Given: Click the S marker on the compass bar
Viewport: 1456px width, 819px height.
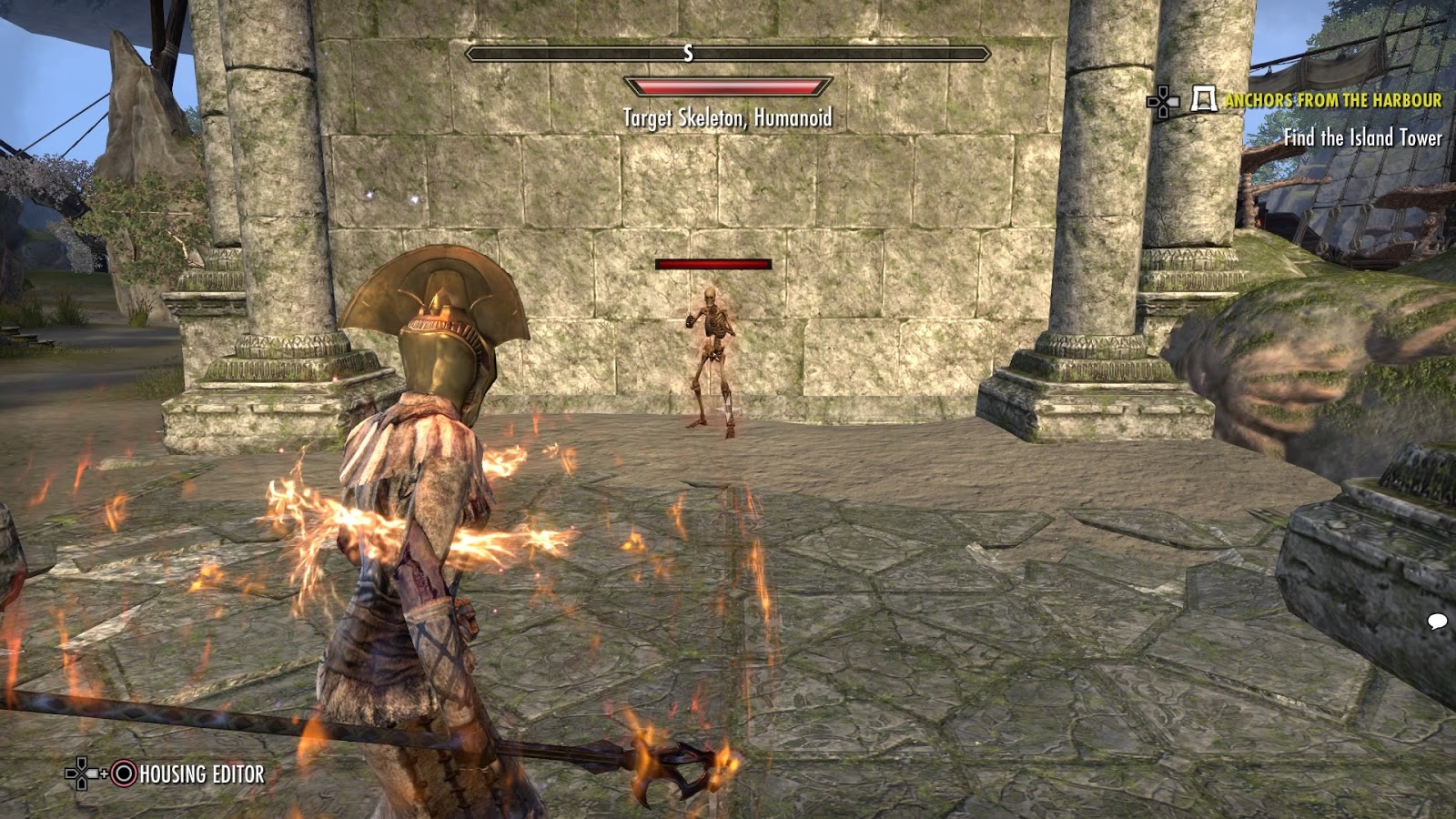Looking at the screenshot, I should click(687, 55).
